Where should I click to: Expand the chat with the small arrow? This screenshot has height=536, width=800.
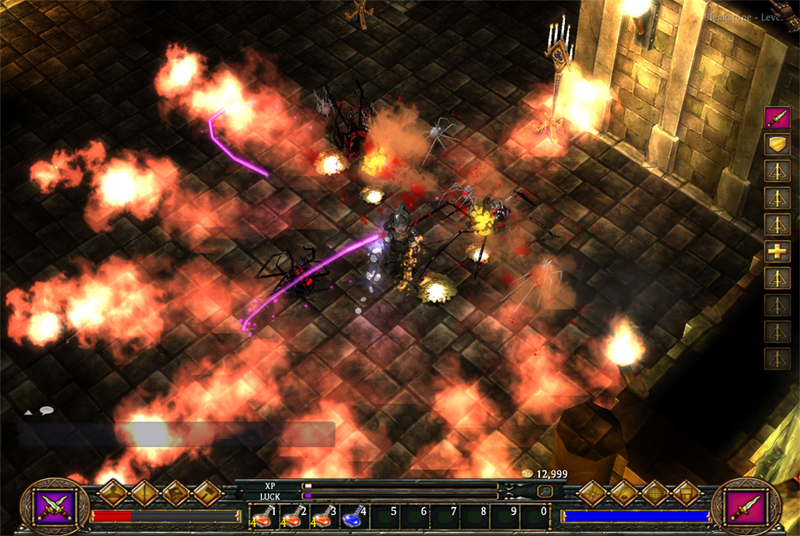click(x=28, y=411)
